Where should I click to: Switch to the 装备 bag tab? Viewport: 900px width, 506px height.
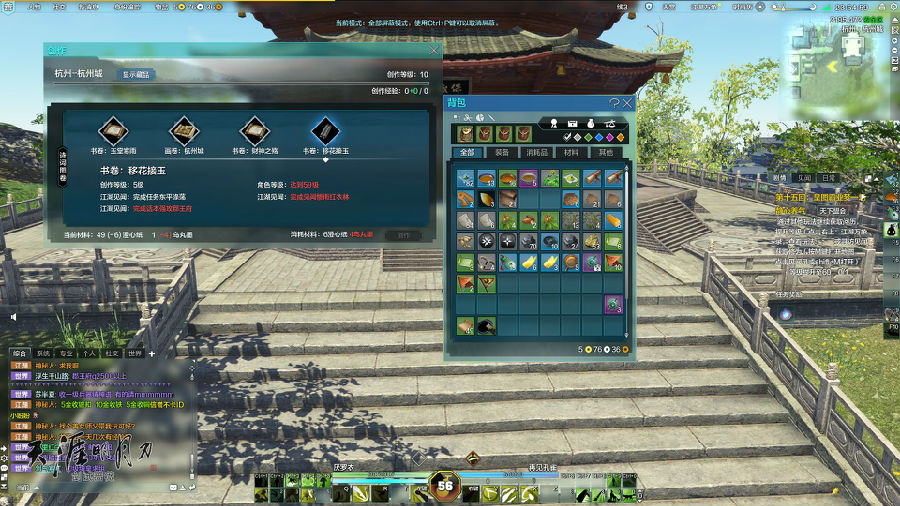pos(502,153)
